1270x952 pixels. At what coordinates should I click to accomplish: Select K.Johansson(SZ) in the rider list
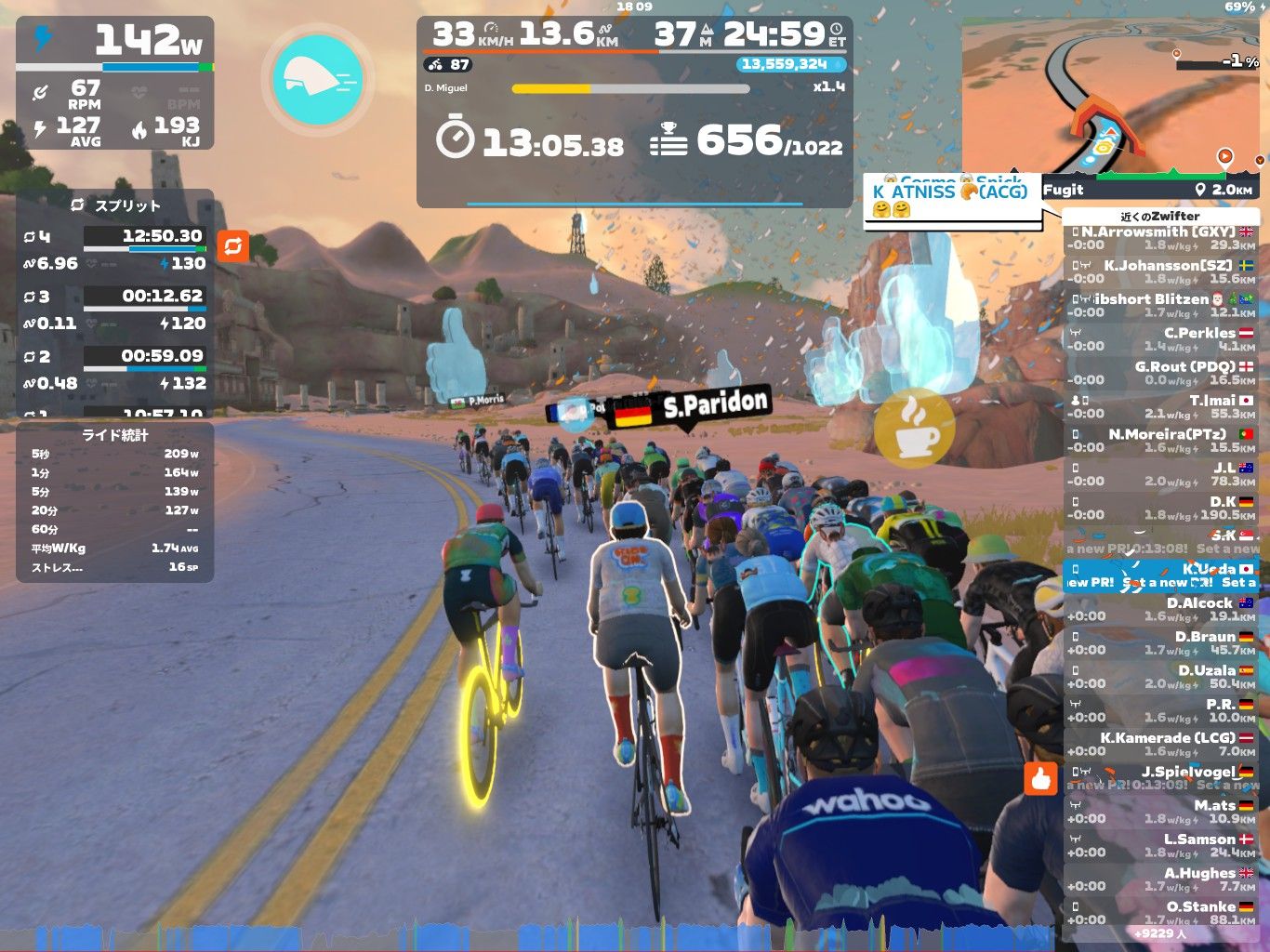point(1160,271)
